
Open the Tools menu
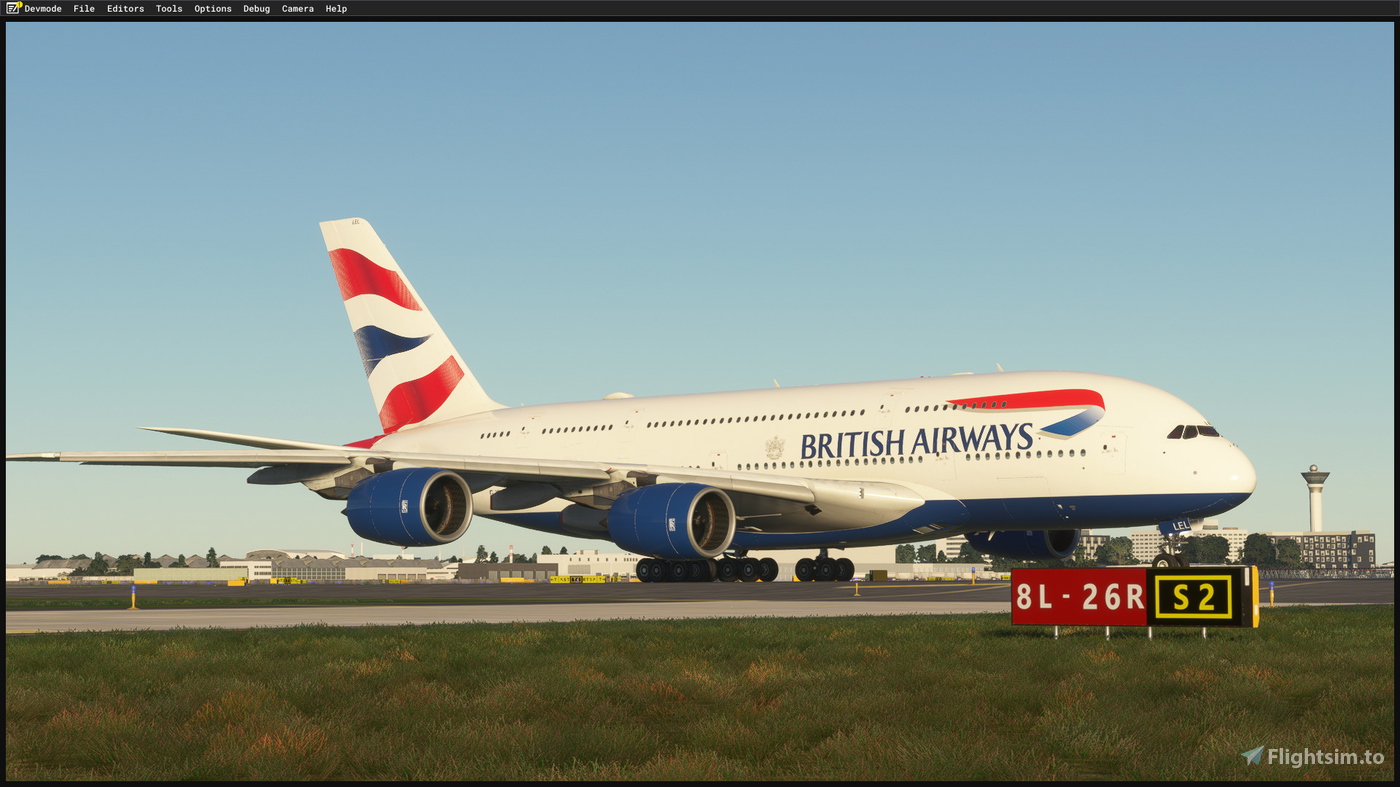168,8
